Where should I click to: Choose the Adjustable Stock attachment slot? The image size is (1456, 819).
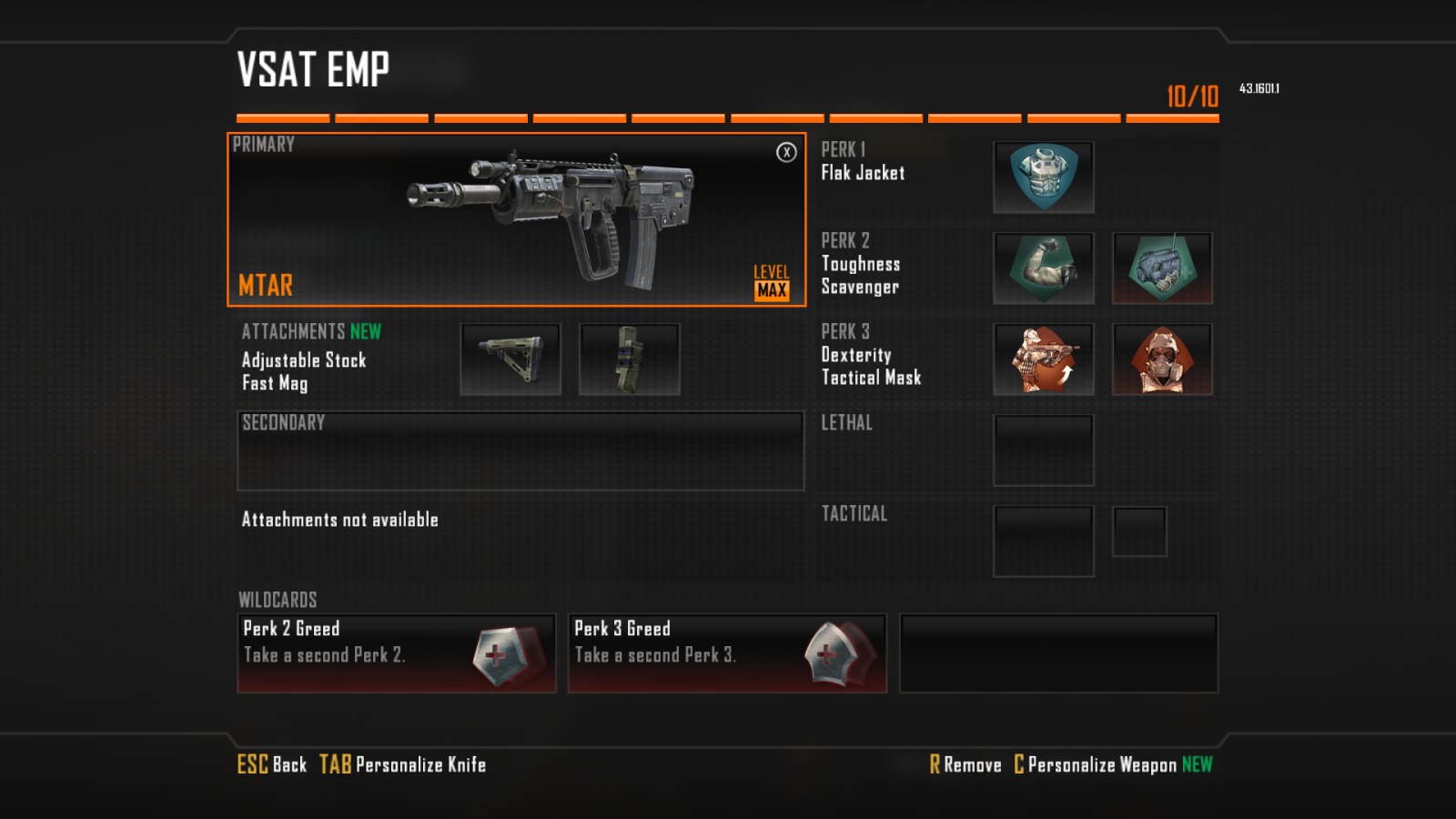click(511, 359)
